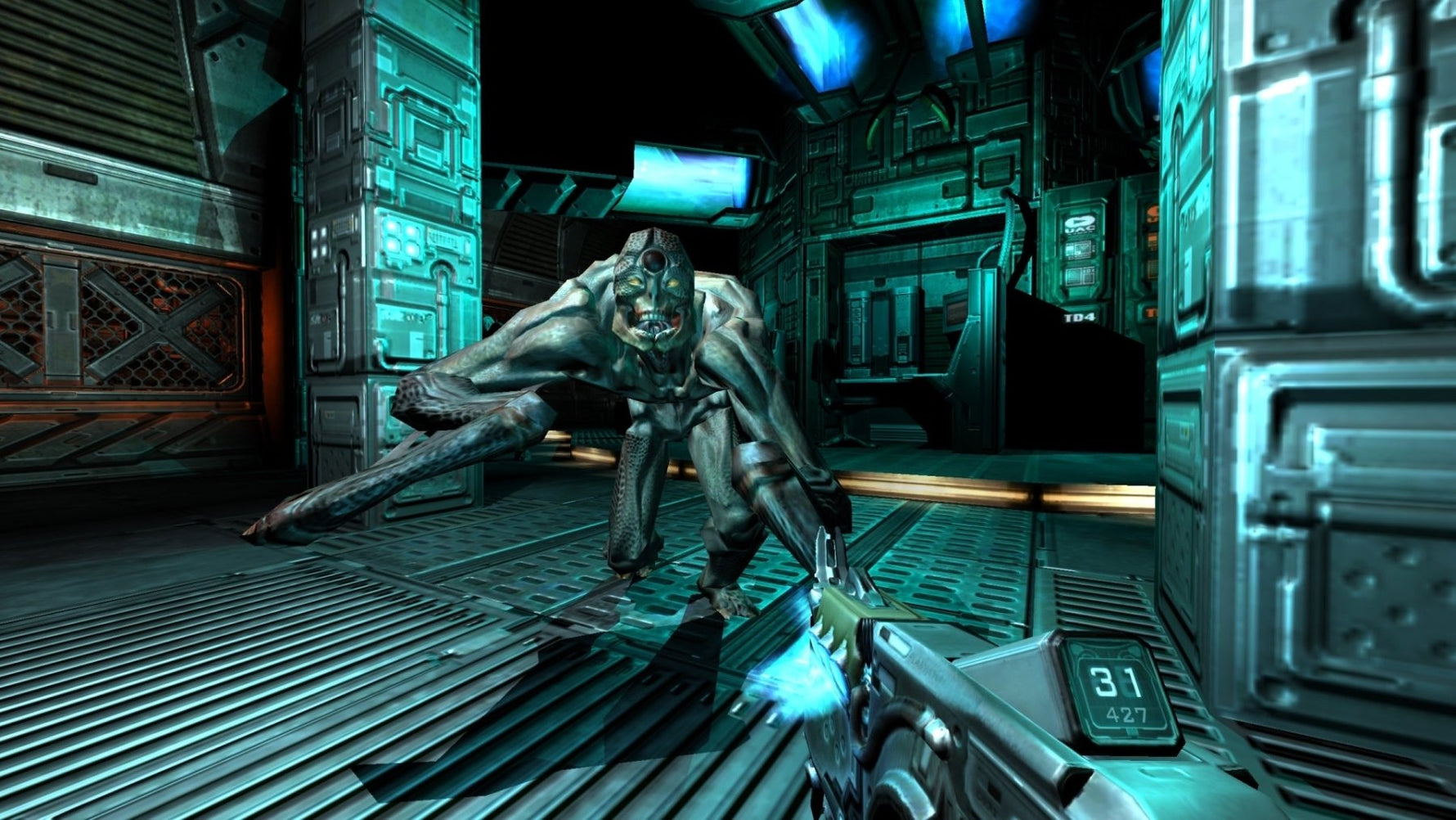
Task: Click the UAC logo on the wall panel
Action: [x=1080, y=224]
